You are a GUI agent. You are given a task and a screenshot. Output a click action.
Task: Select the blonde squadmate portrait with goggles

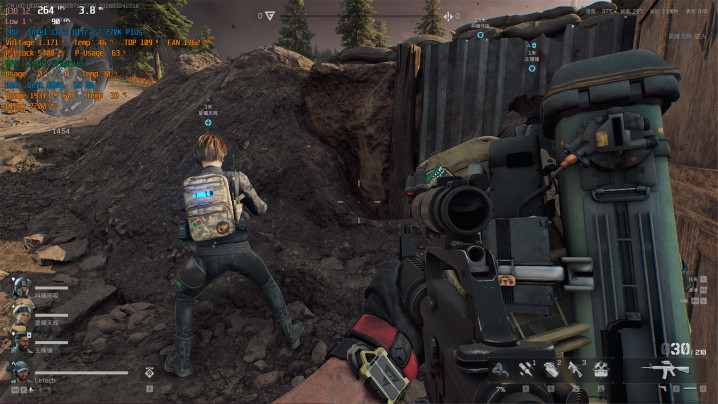click(21, 313)
